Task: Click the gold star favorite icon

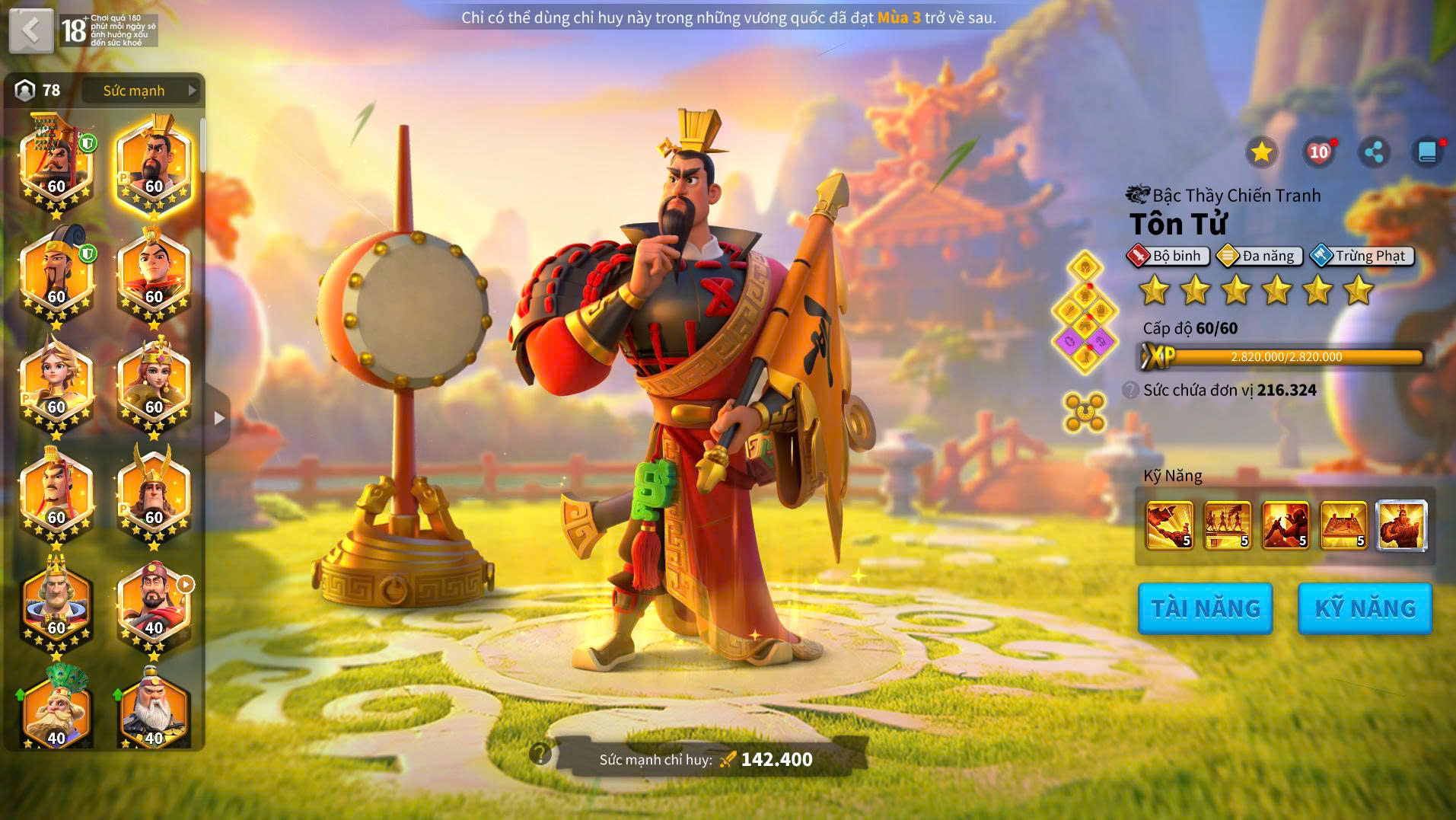Action: click(1261, 152)
